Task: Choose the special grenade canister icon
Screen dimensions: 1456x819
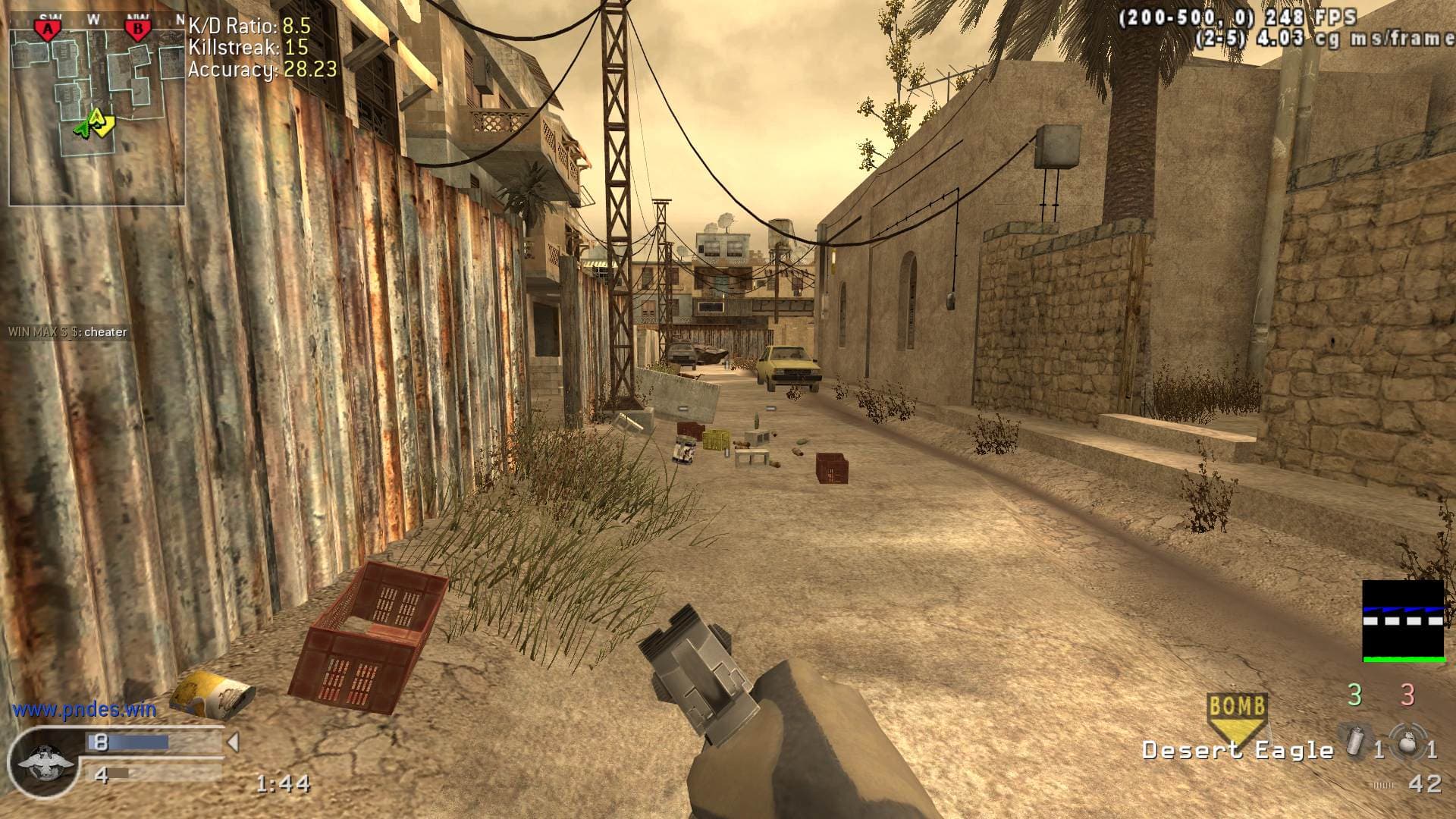Action: pos(1355,742)
